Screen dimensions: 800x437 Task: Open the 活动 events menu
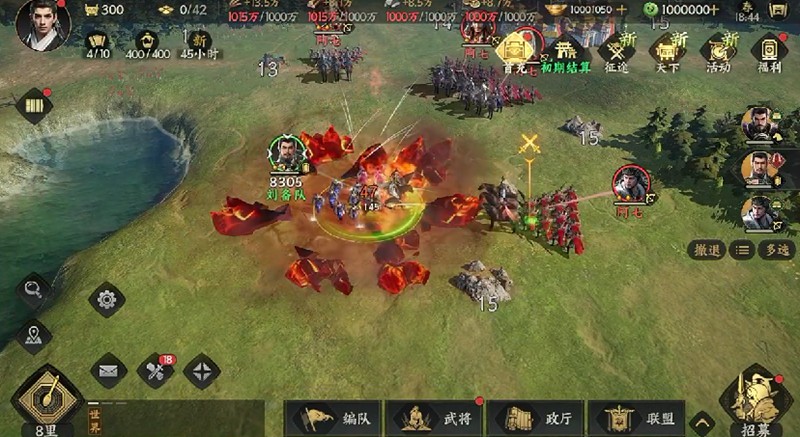click(718, 51)
